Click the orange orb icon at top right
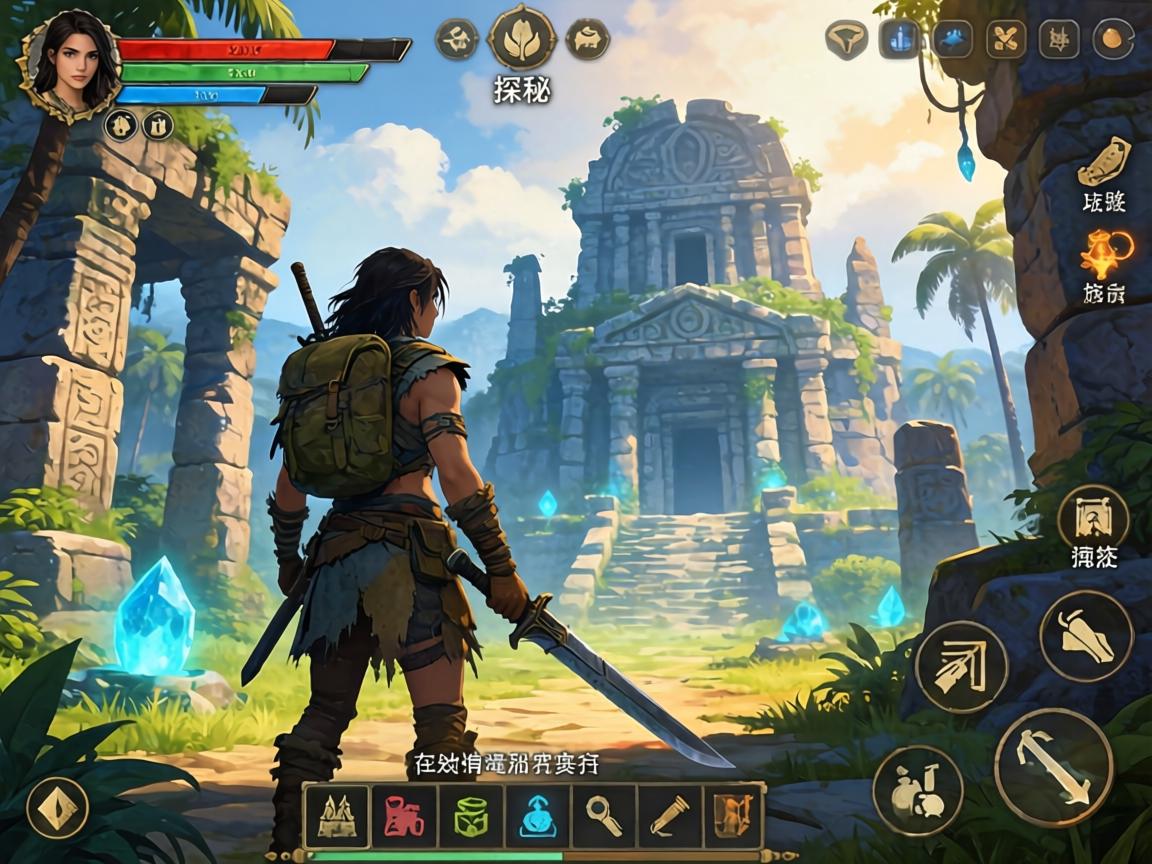 1111,39
